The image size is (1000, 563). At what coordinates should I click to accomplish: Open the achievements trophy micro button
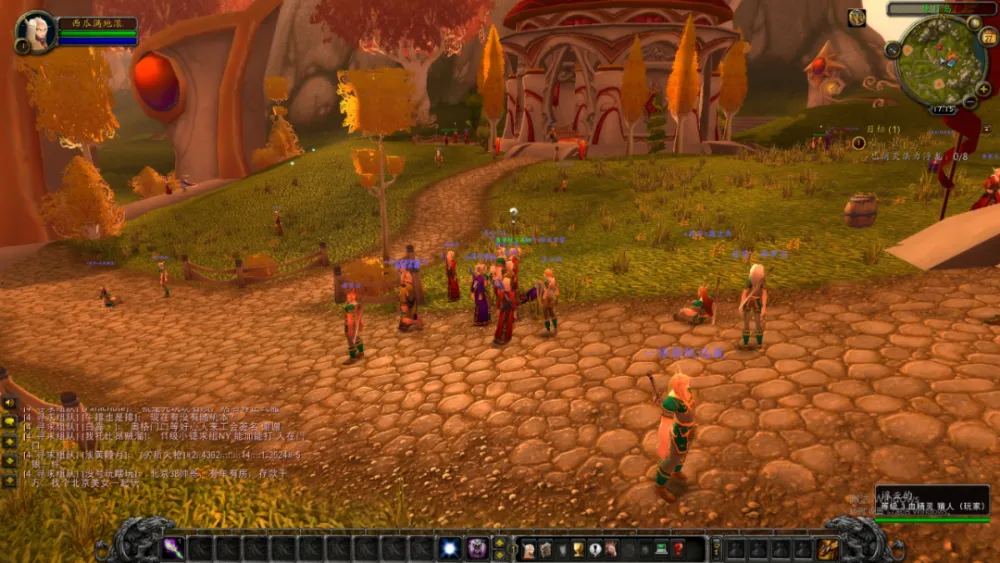(x=578, y=548)
